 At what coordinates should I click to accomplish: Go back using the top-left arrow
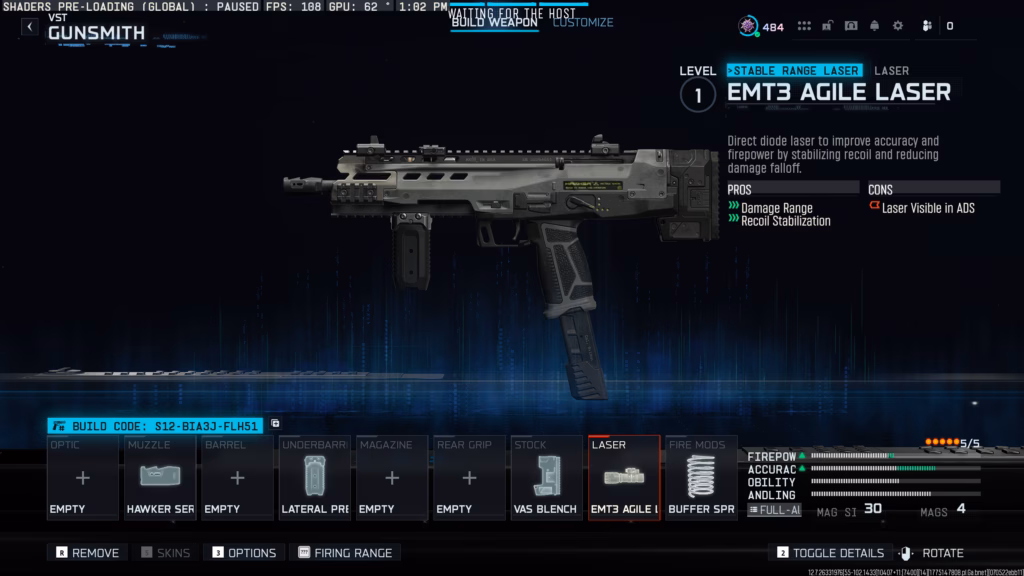pyautogui.click(x=30, y=27)
